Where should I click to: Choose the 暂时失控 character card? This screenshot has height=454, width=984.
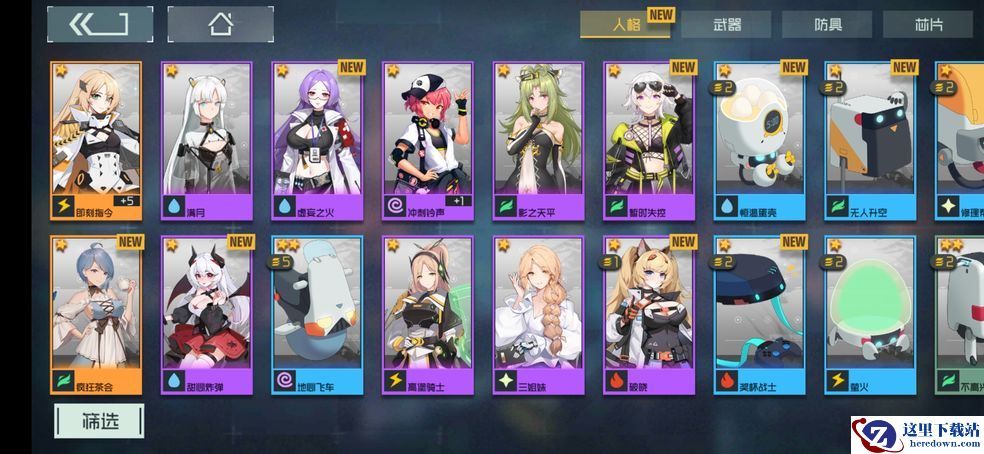coord(648,140)
